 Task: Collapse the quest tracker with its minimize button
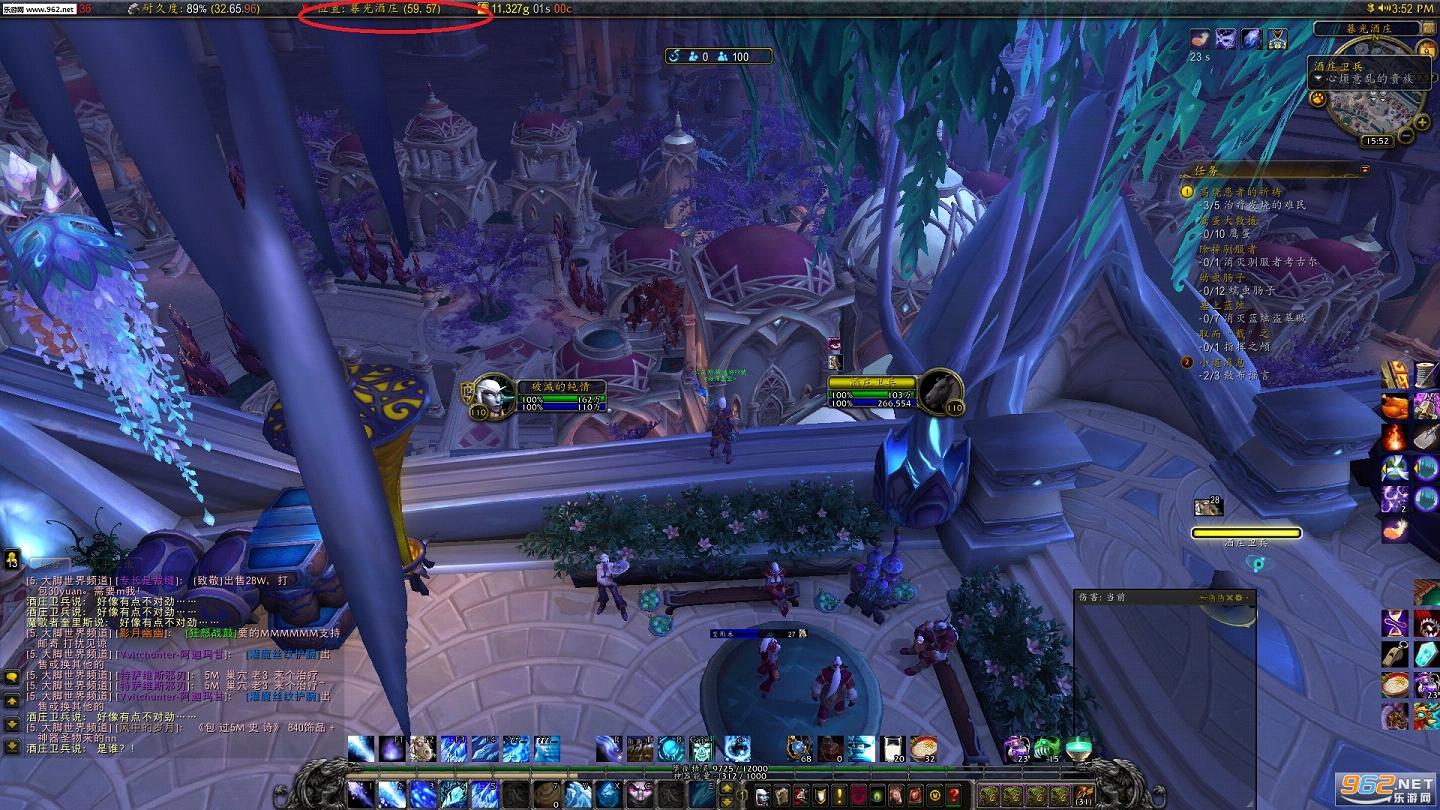pyautogui.click(x=1367, y=170)
